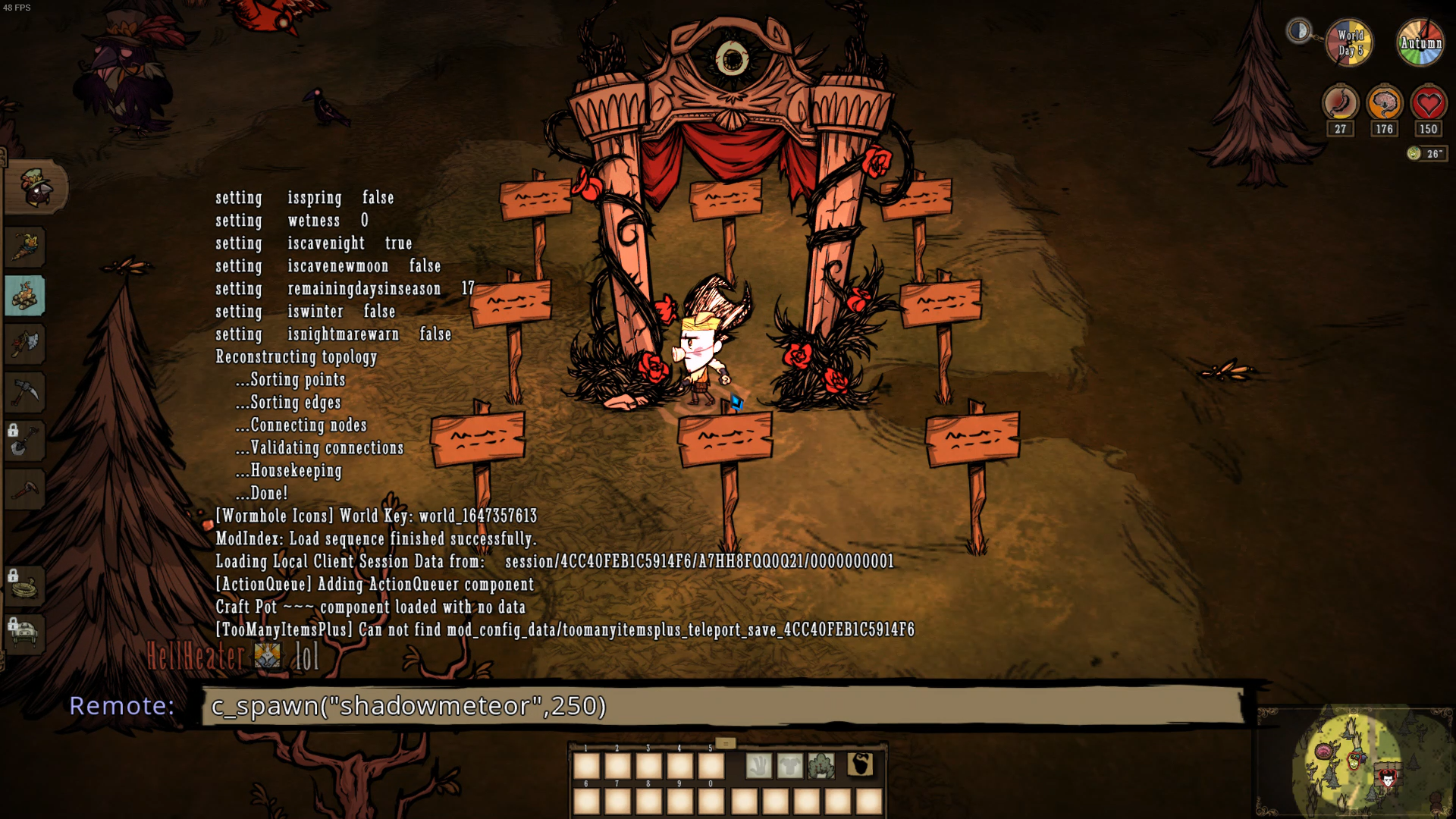Select the torch crafting recipe
1456x819 pixels.
pos(26,247)
